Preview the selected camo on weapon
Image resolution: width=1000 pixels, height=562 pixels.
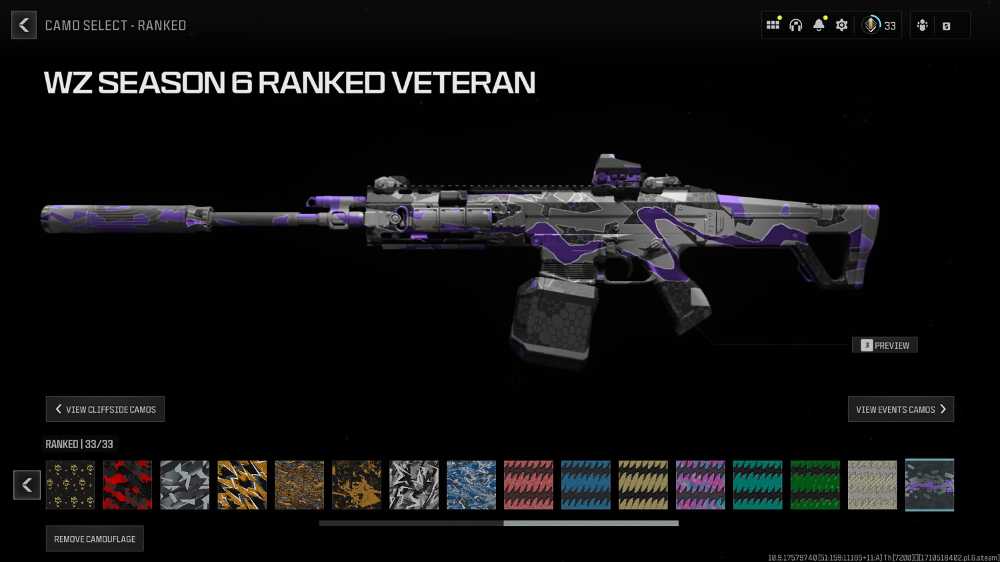pos(885,345)
